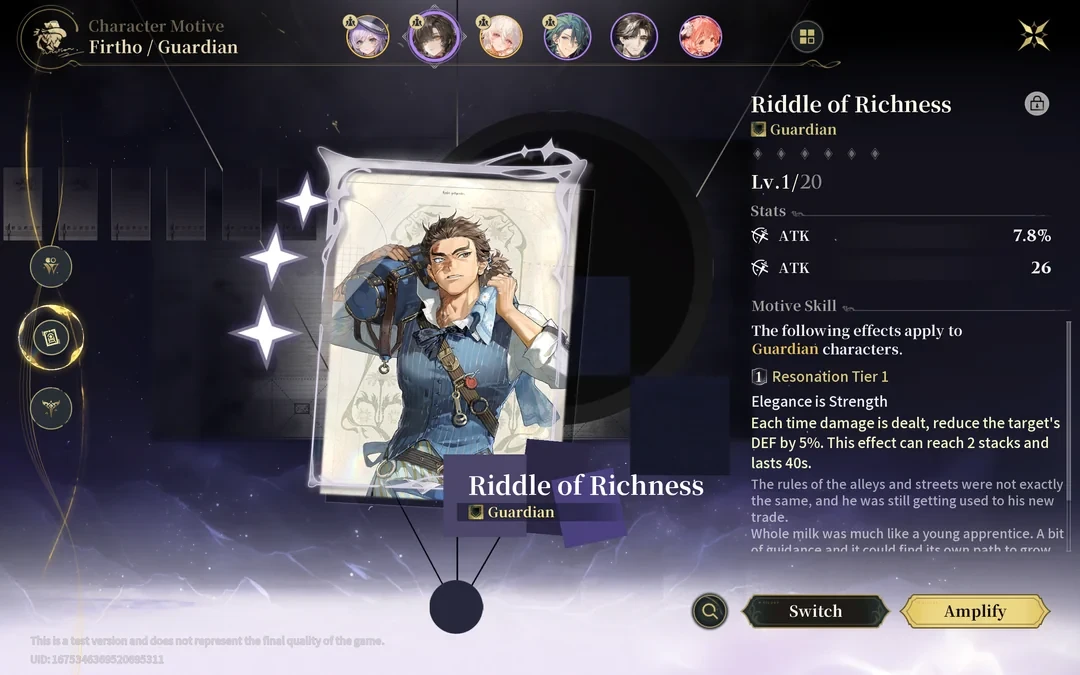1080x675 pixels.
Task: Select the pink-haired character portrait
Action: tap(700, 37)
